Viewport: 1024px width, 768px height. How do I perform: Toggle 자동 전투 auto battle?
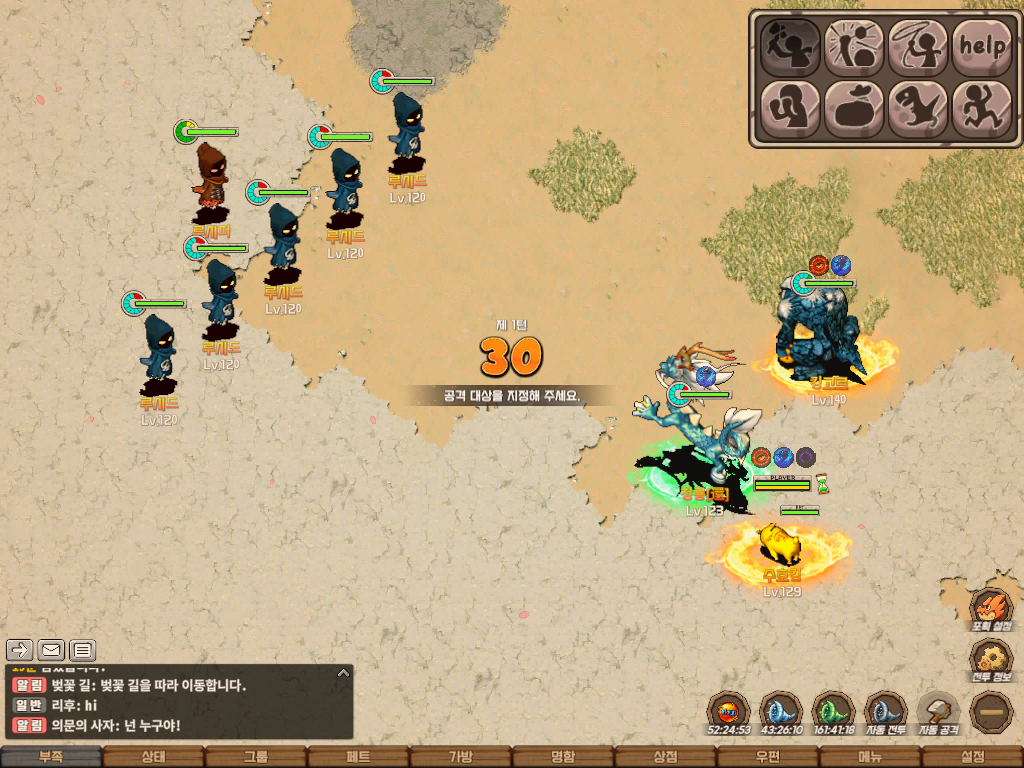tap(885, 712)
